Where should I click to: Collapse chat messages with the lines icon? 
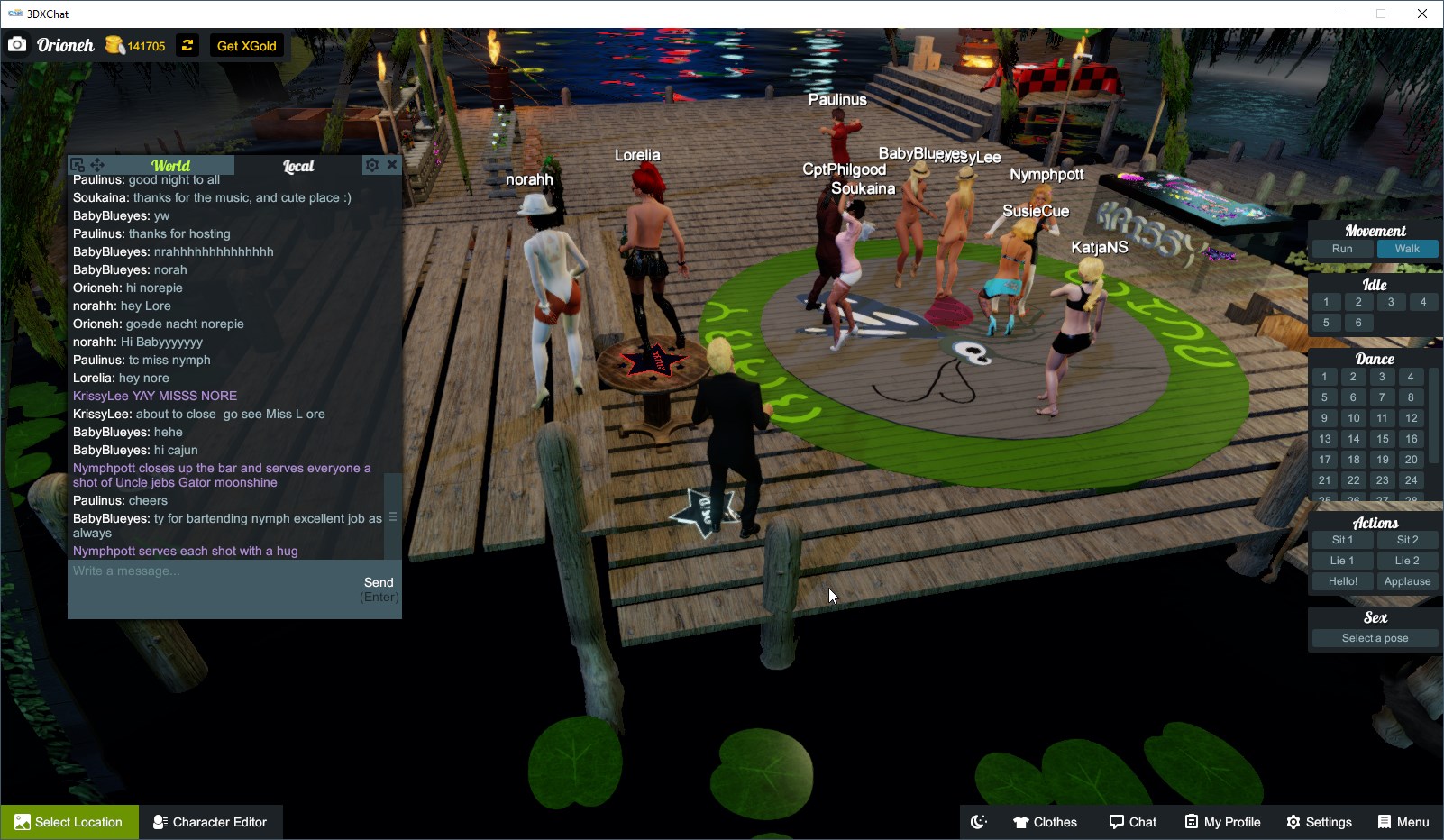coord(393,516)
